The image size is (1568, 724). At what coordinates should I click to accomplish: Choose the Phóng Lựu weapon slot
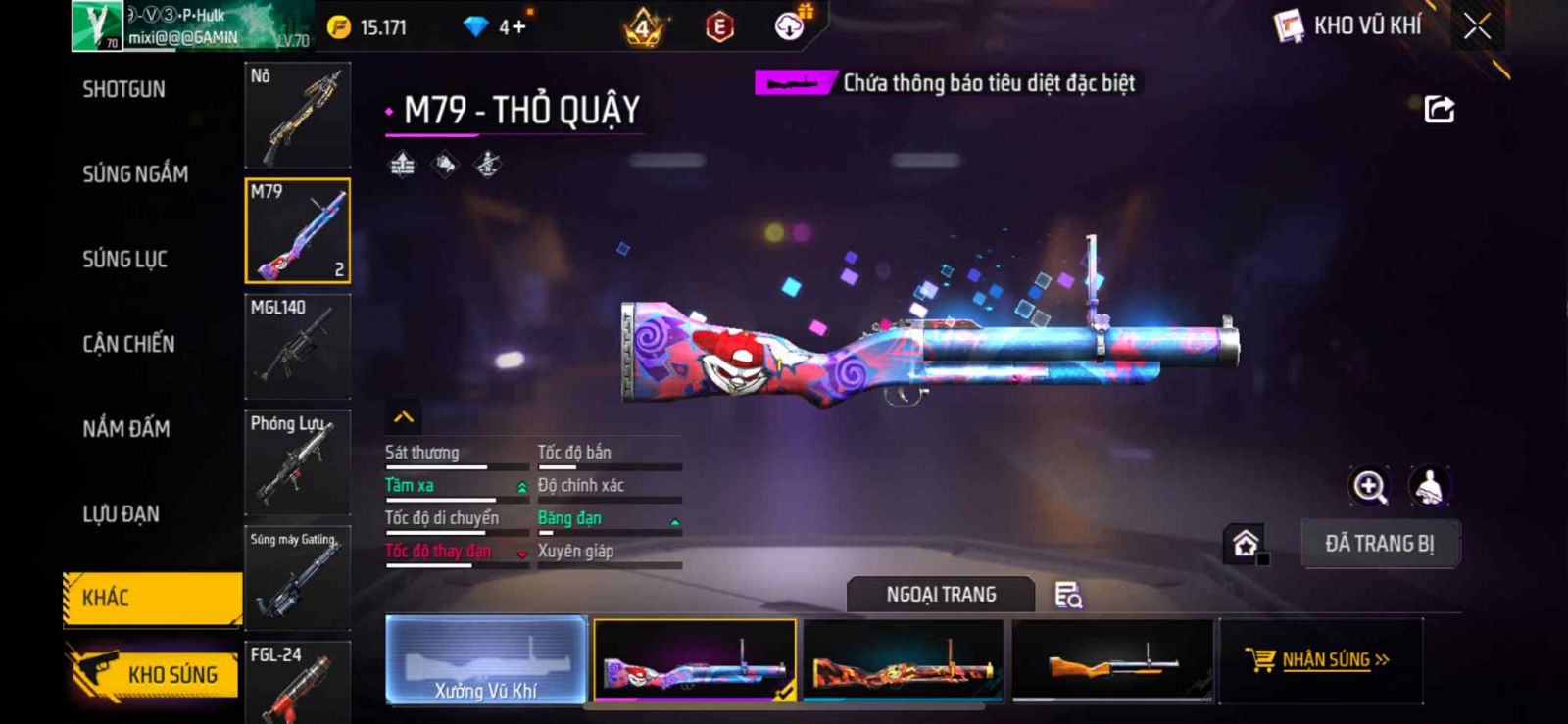[297, 461]
